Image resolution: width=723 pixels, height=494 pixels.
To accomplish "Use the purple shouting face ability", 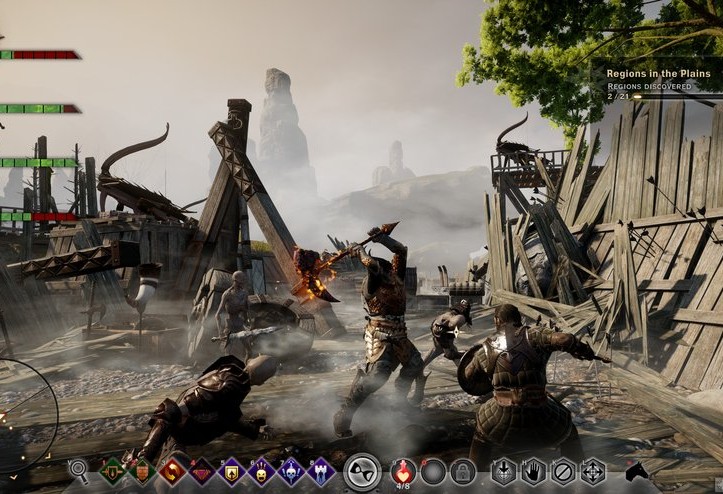I will tap(263, 470).
